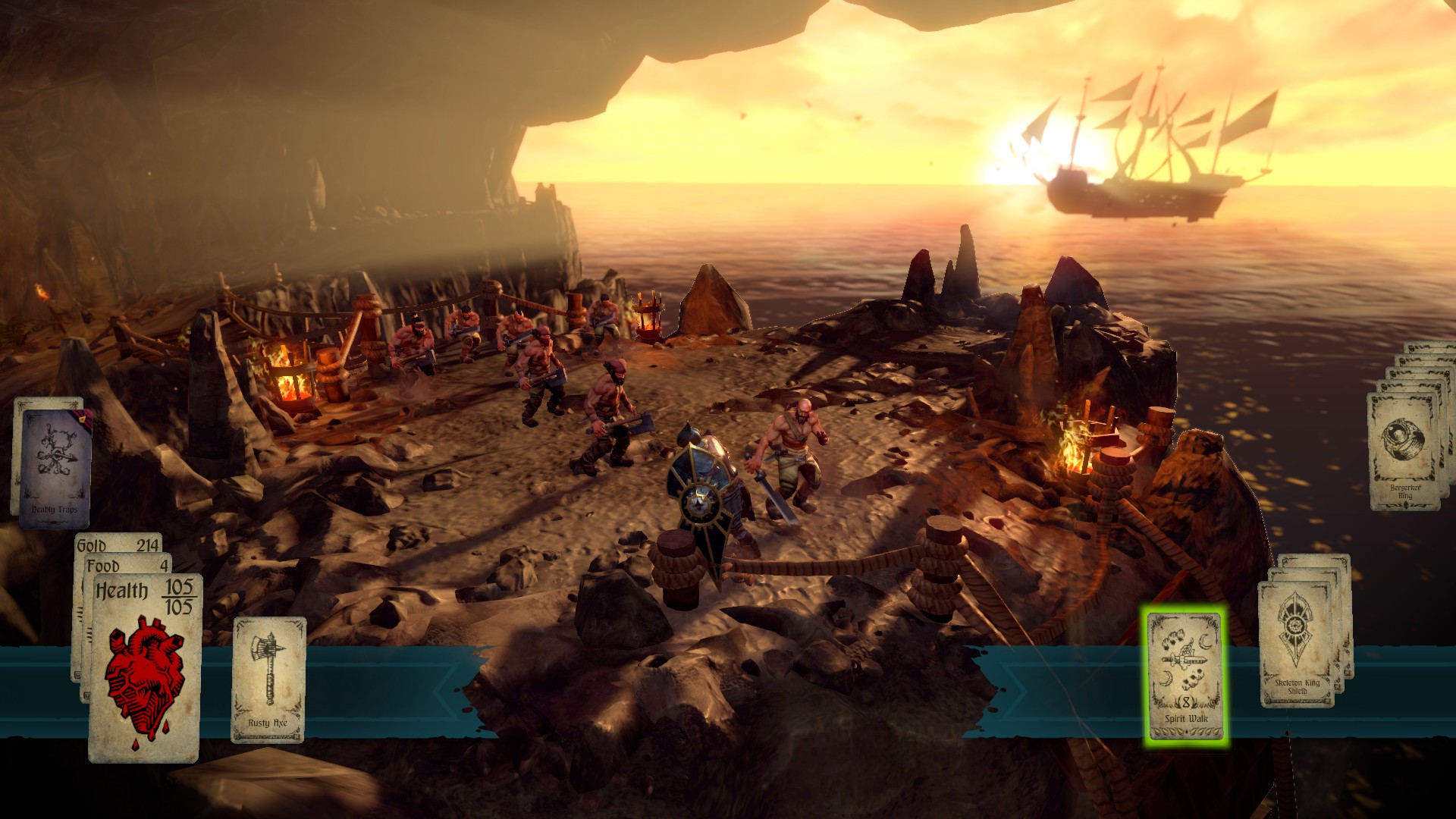Image resolution: width=1456 pixels, height=819 pixels.
Task: View the Deadly Traps curse card
Action: point(55,466)
